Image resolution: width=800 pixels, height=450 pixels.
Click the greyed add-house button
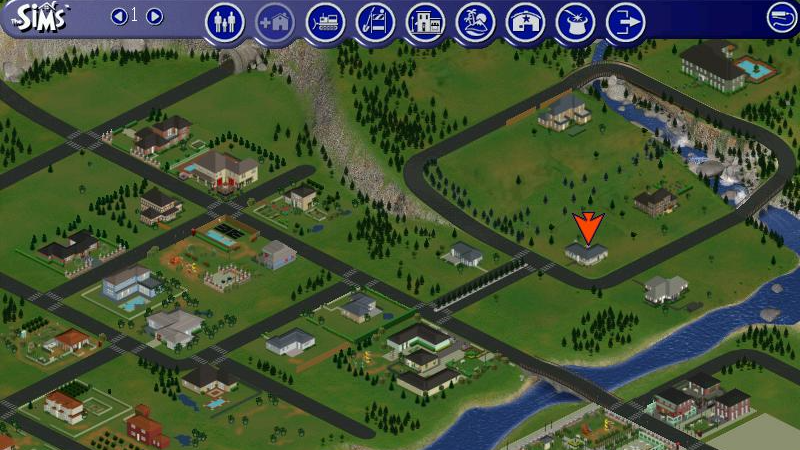(x=275, y=22)
